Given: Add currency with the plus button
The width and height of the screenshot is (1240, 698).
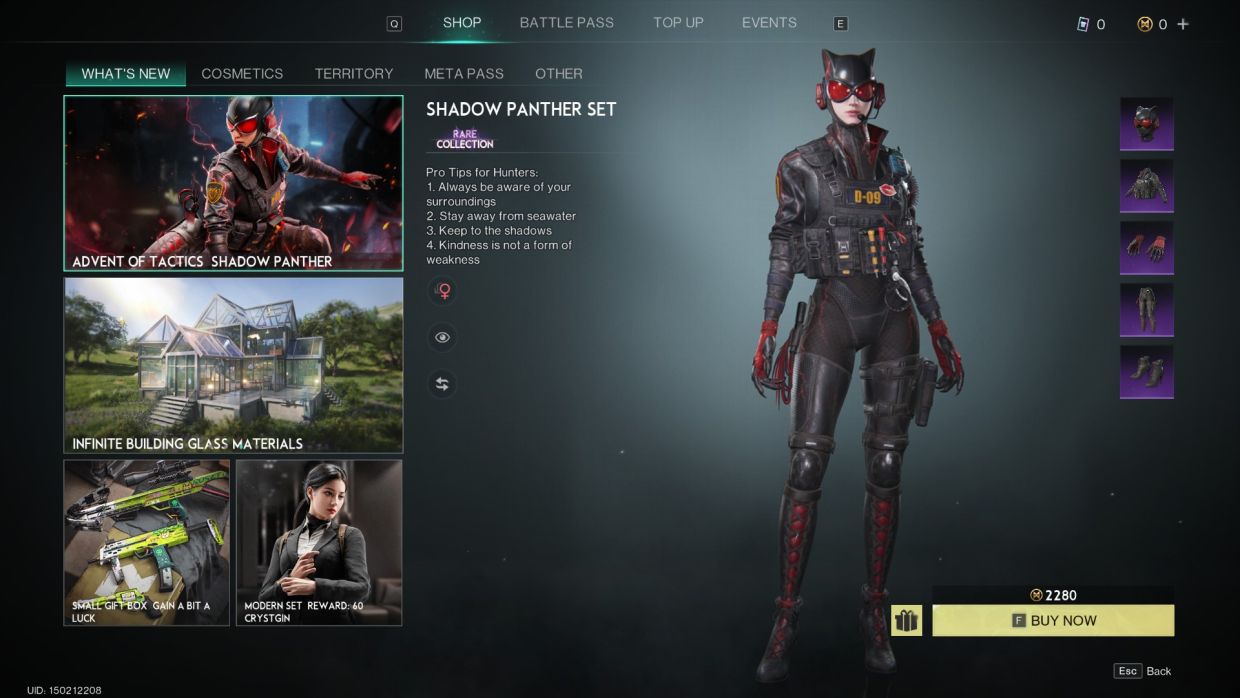Looking at the screenshot, I should click(x=1183, y=24).
